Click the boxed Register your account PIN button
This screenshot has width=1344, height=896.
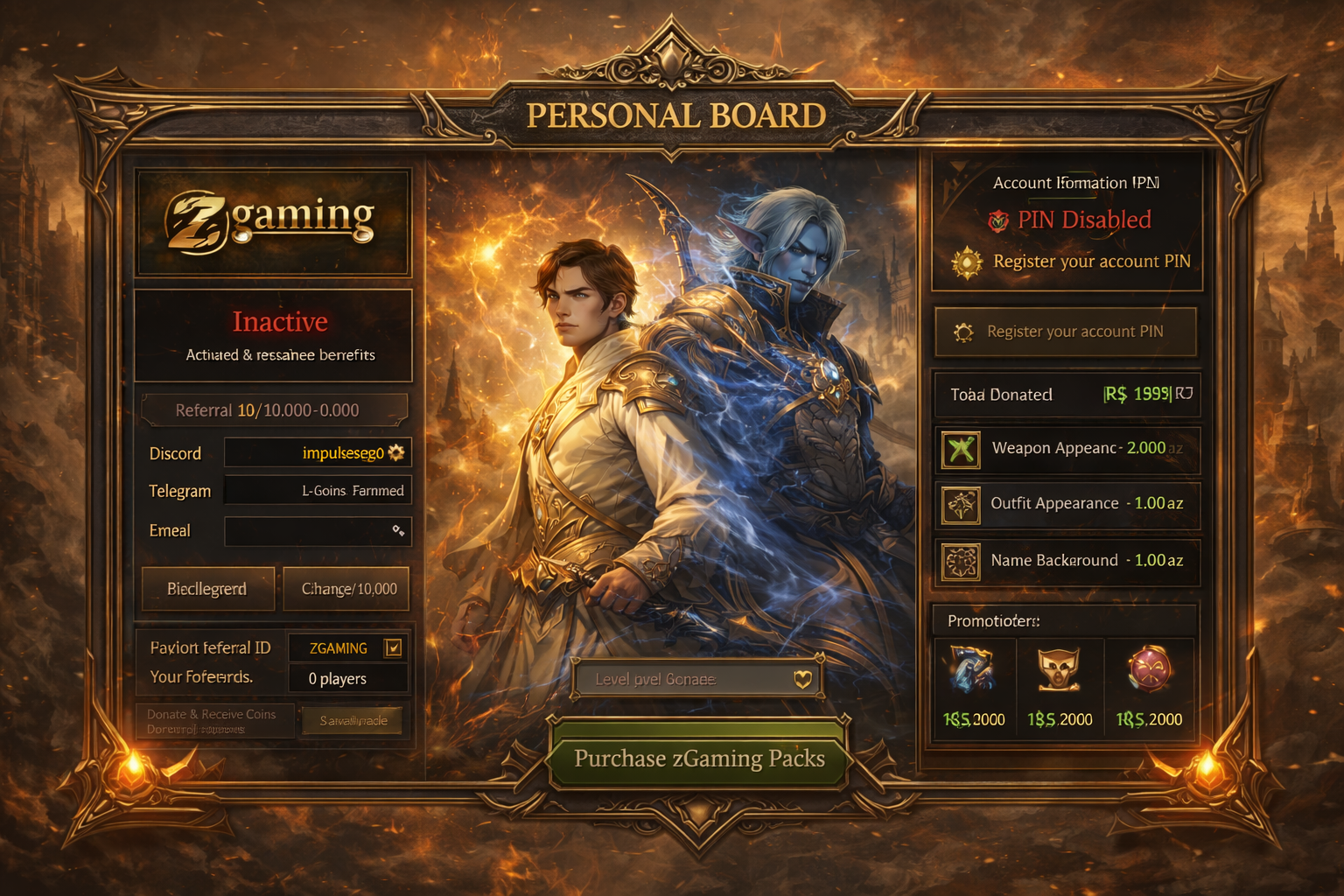[1065, 332]
